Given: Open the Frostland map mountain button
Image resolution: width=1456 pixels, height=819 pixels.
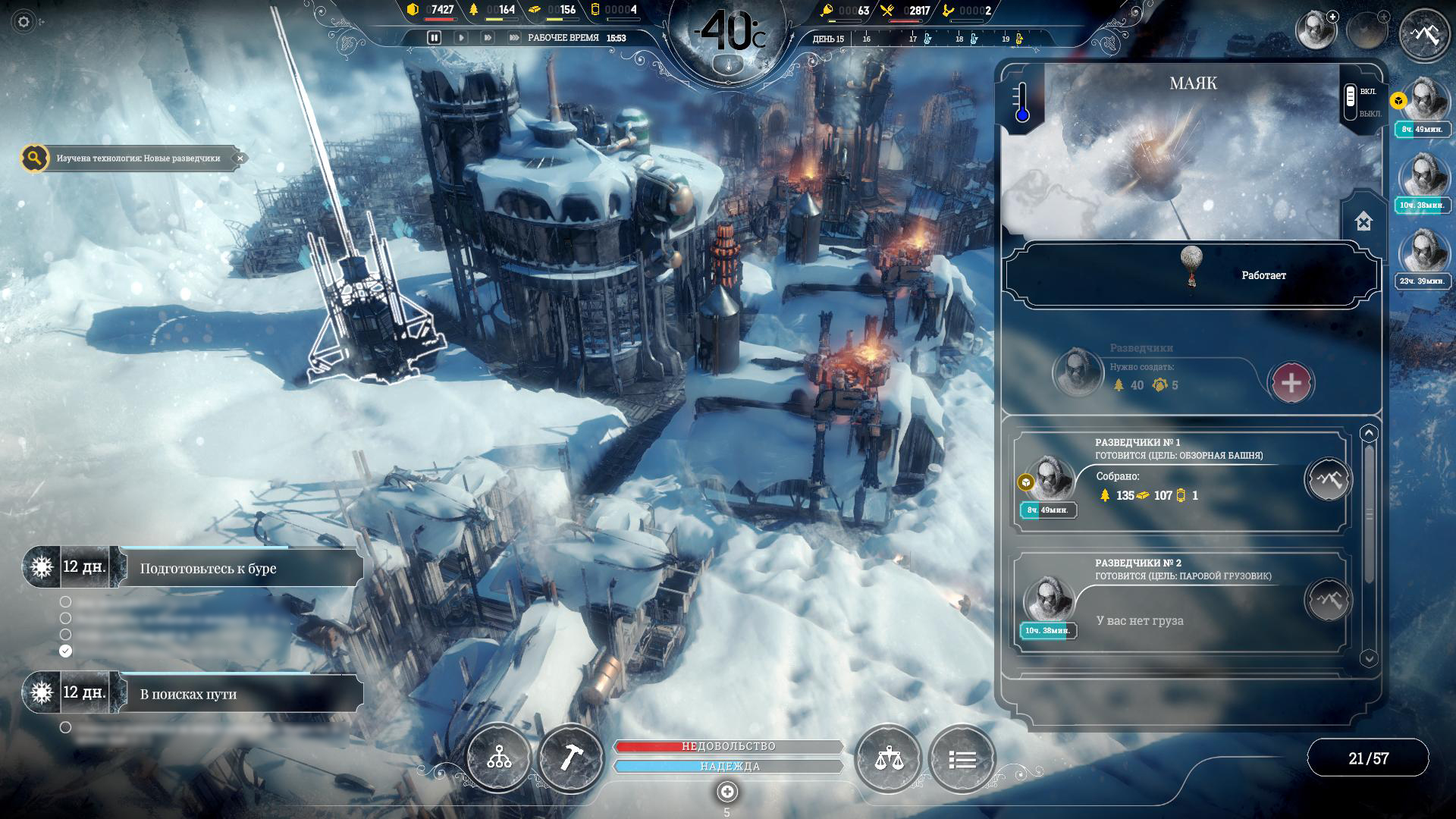Looking at the screenshot, I should click(1423, 33).
